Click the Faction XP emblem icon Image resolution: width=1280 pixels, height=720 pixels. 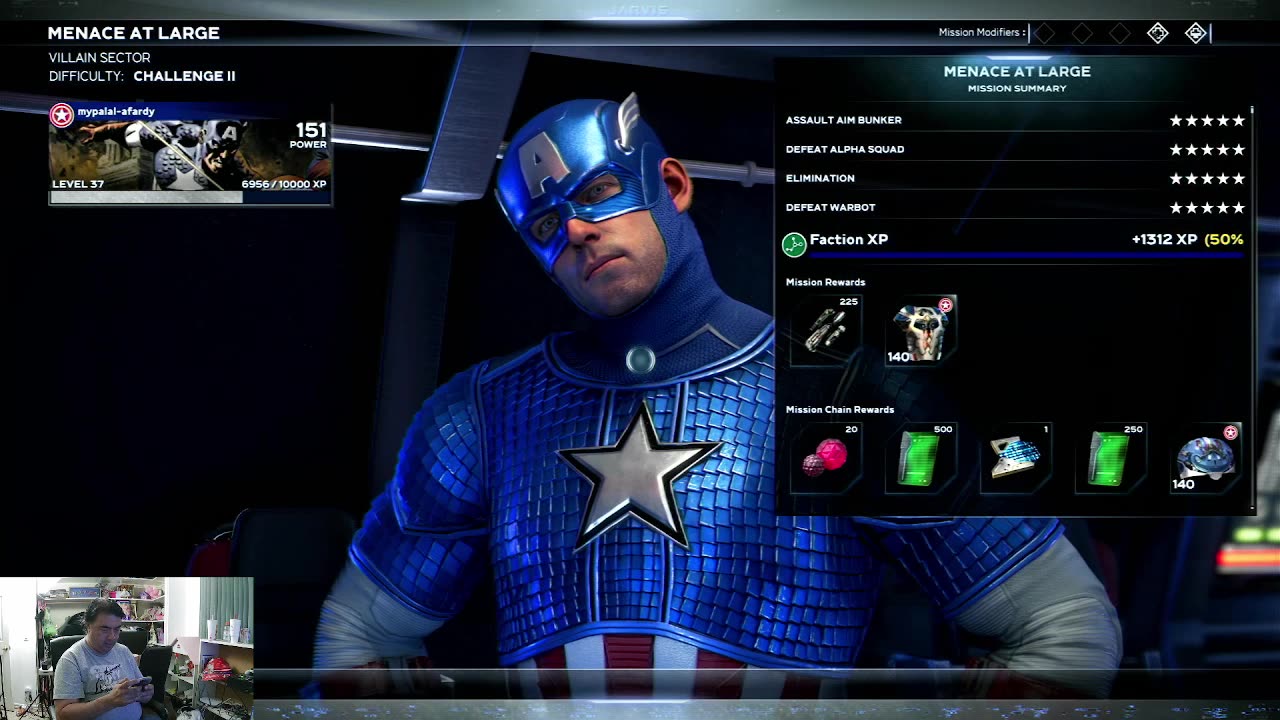click(x=795, y=240)
